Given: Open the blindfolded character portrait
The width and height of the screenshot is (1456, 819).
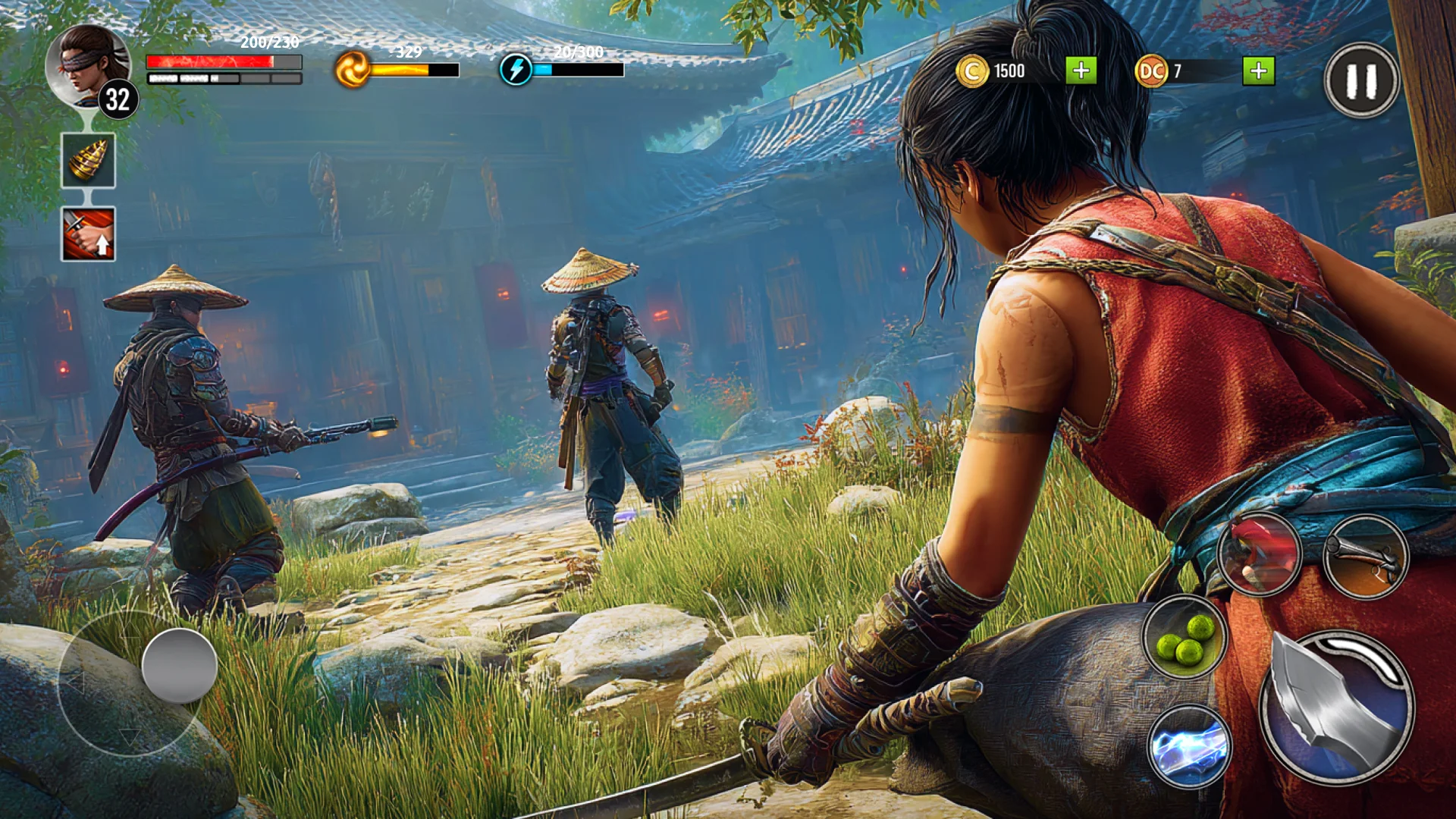Looking at the screenshot, I should tap(87, 67).
